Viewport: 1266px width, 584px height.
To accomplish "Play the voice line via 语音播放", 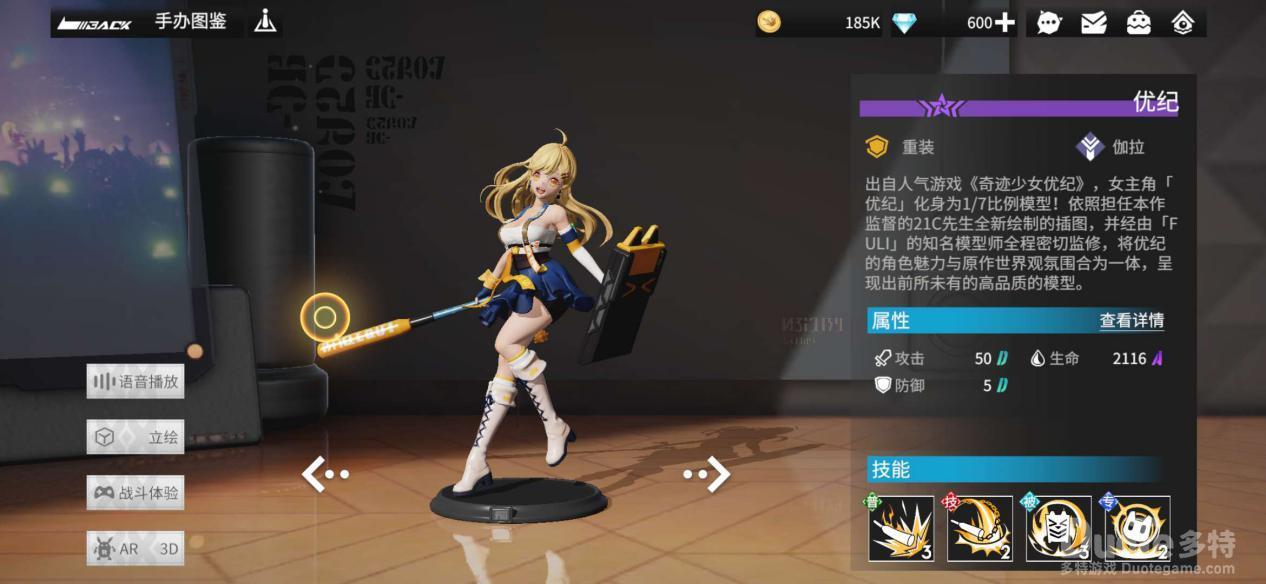I will (x=136, y=381).
